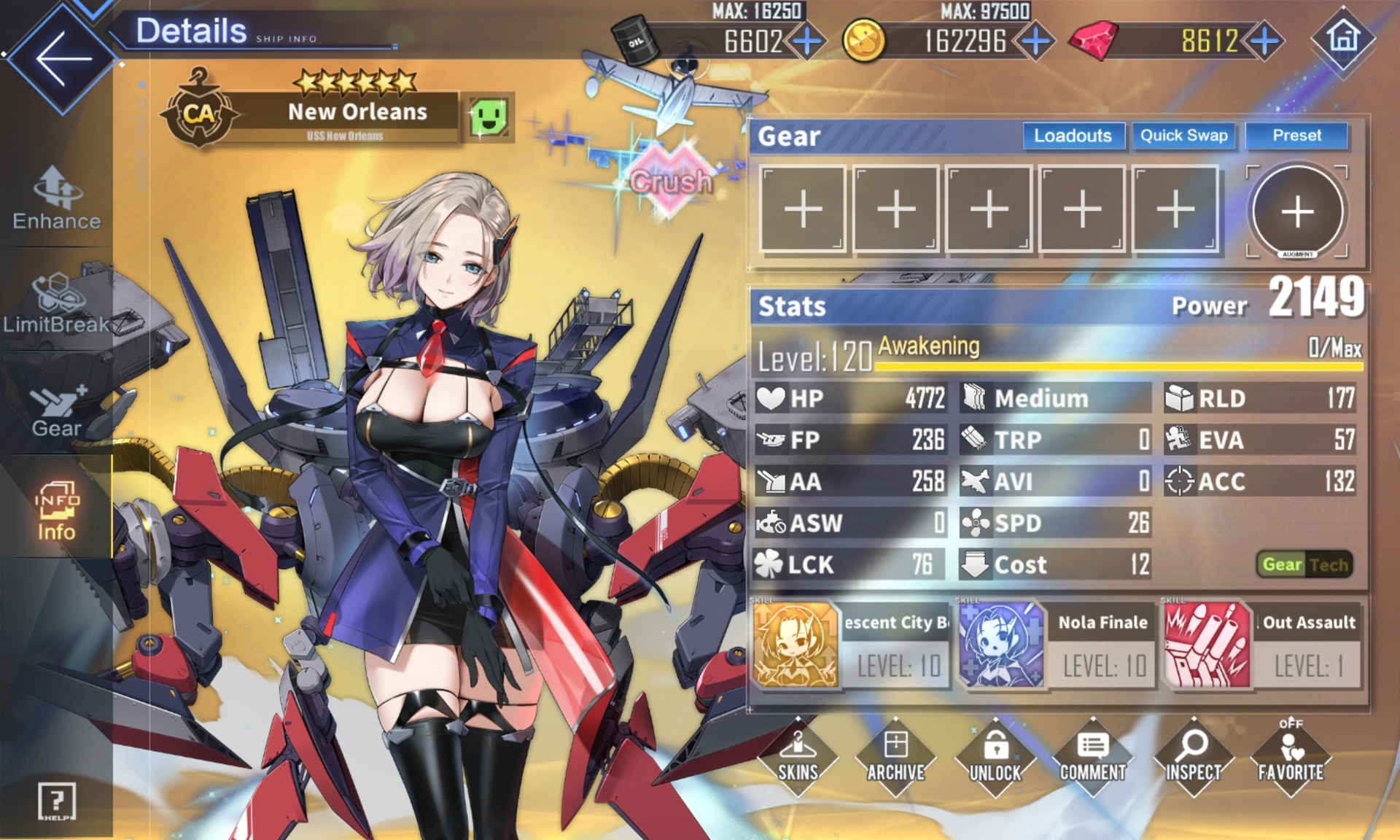Screen dimensions: 1400x840
Task: Open the ship Archive
Action: pyautogui.click(x=895, y=758)
